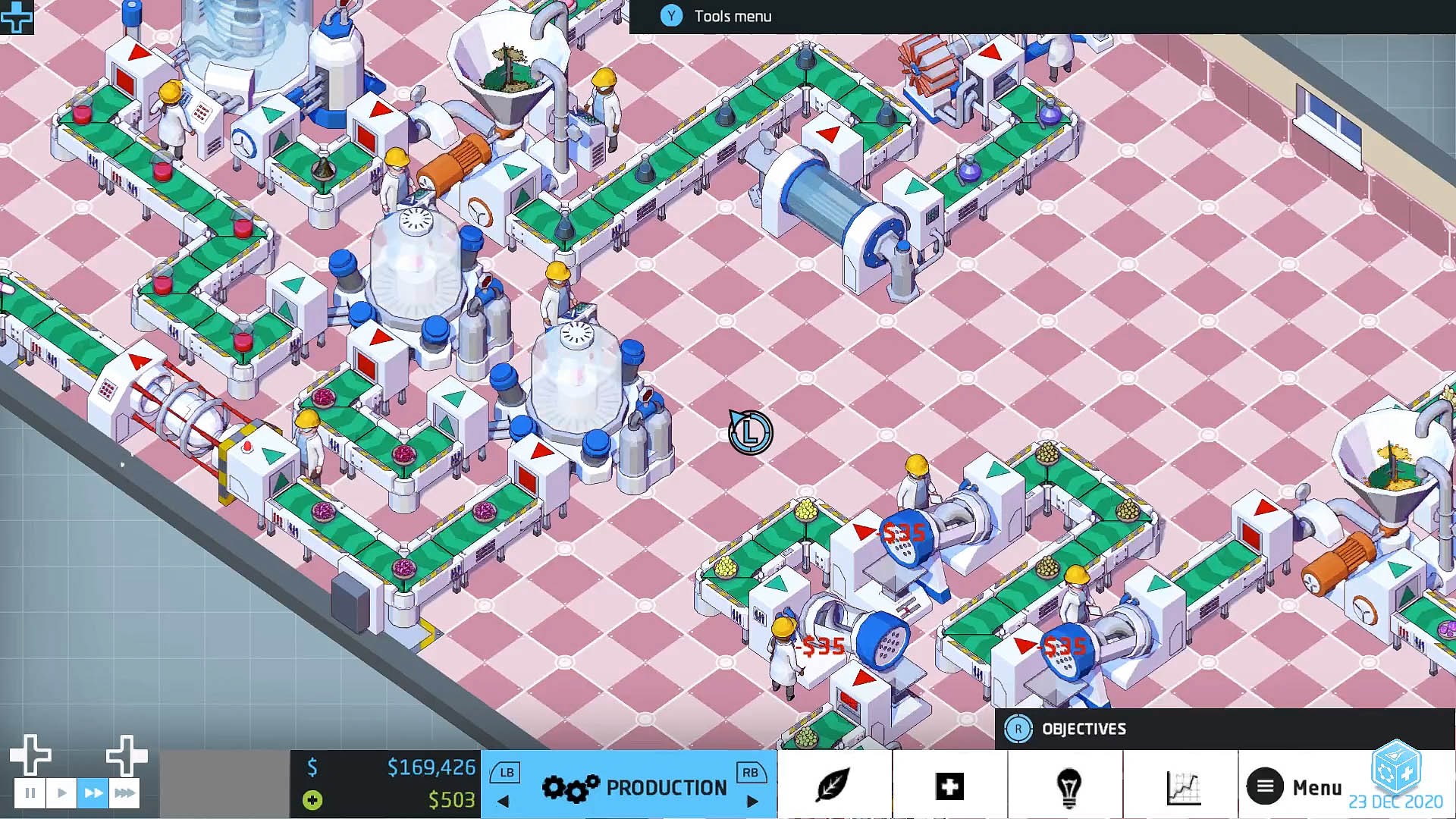Viewport: 1456px width, 819px height.
Task: Click the LB left arrow to change tabs
Action: (502, 800)
